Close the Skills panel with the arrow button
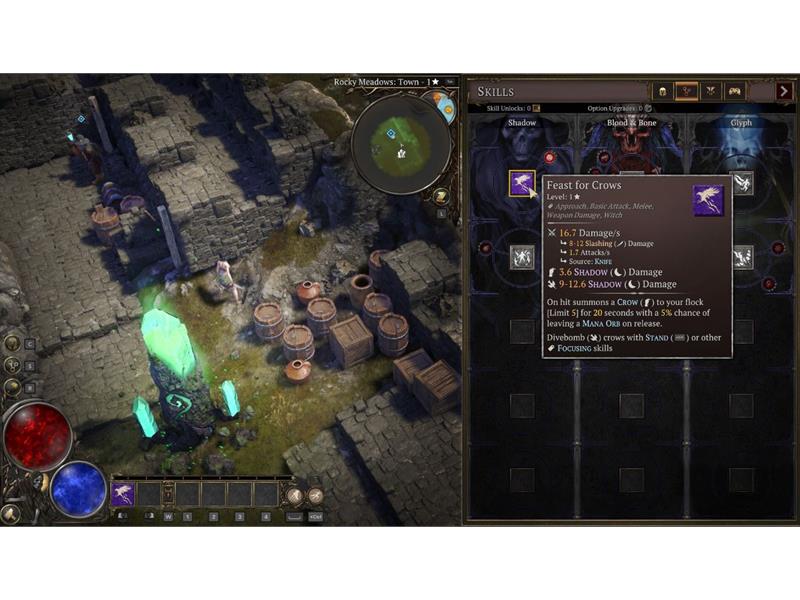 [785, 92]
